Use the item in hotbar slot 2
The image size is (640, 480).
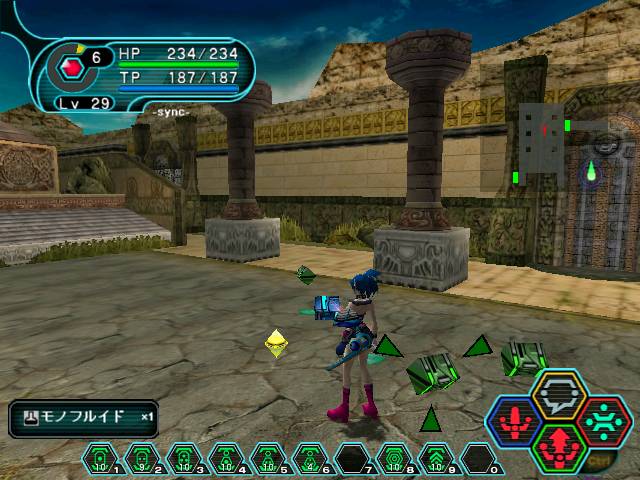(143, 459)
